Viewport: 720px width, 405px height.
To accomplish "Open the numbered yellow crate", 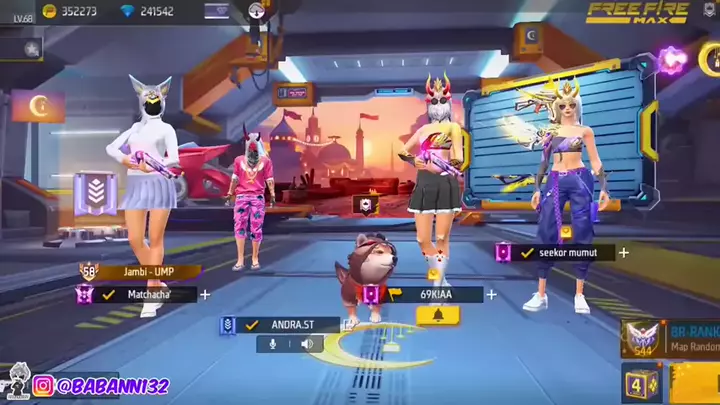I will [x=640, y=384].
